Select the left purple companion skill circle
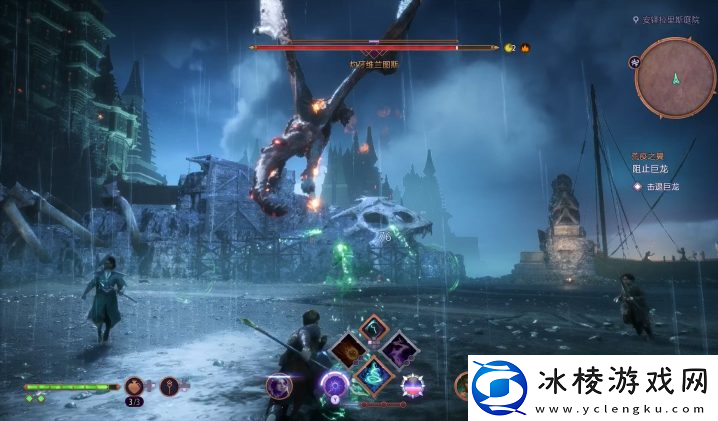 coord(278,385)
